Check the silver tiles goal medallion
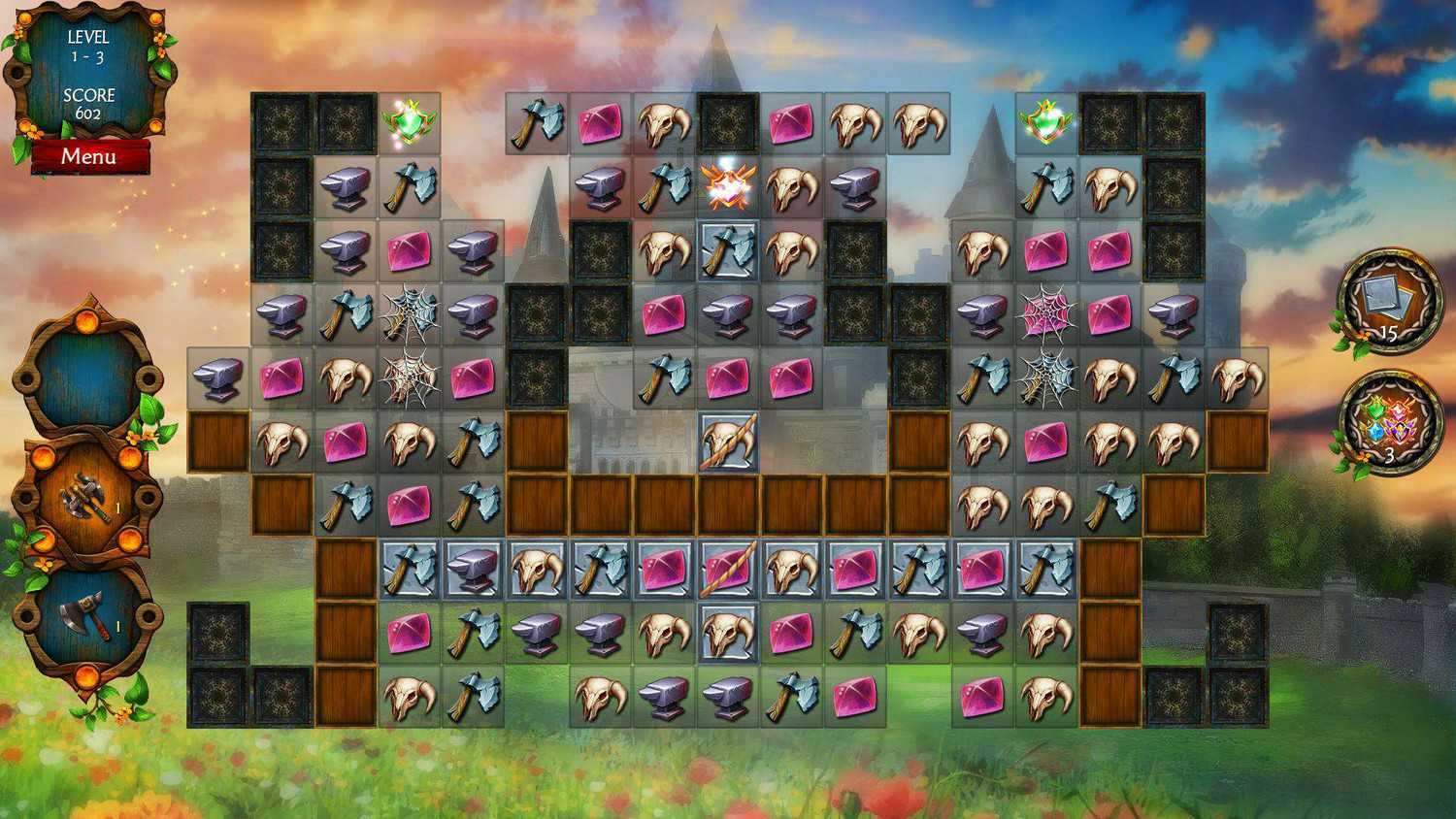This screenshot has width=1456, height=819. pos(1389,301)
